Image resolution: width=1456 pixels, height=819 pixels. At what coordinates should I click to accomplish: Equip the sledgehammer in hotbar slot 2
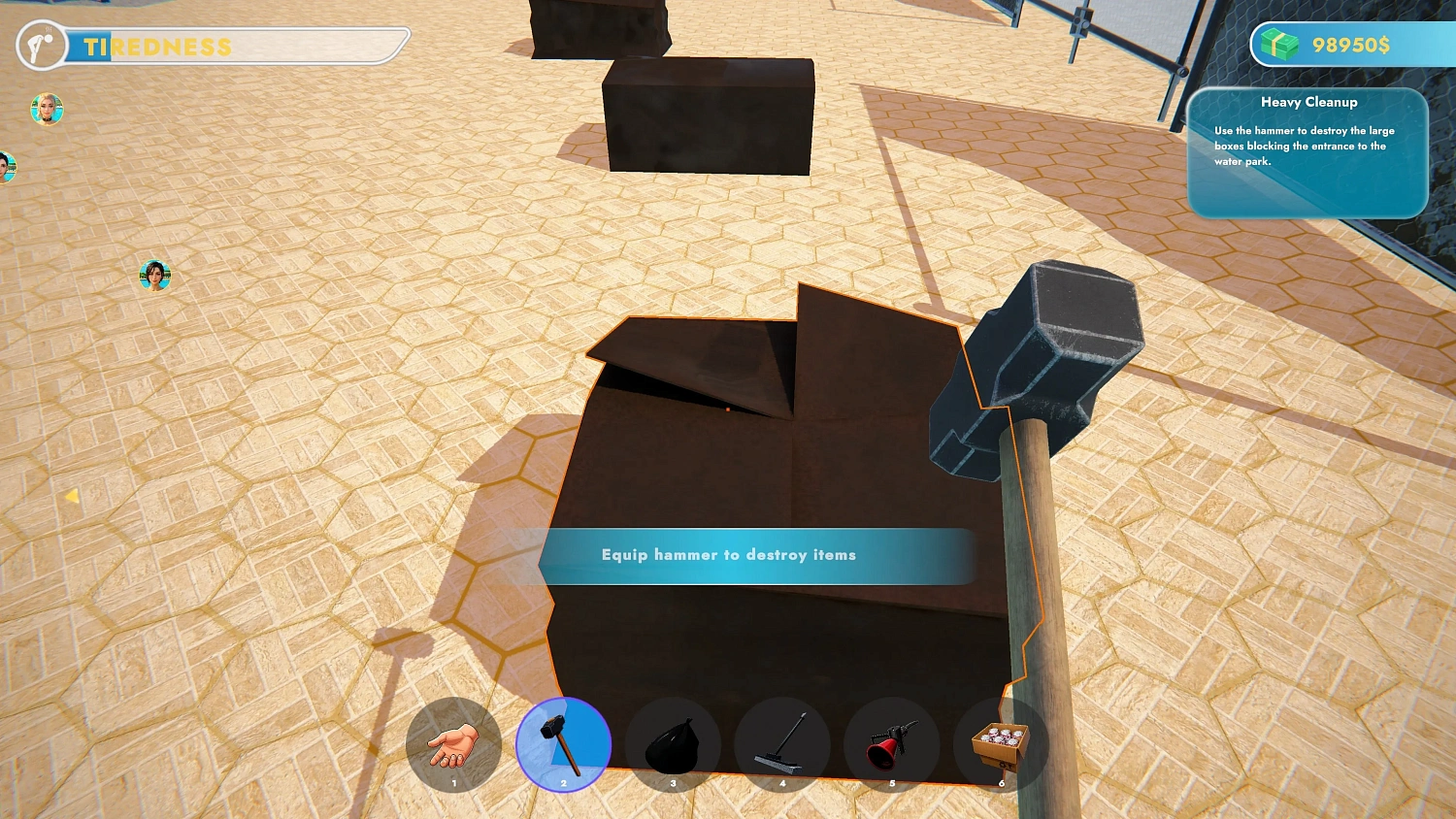564,743
